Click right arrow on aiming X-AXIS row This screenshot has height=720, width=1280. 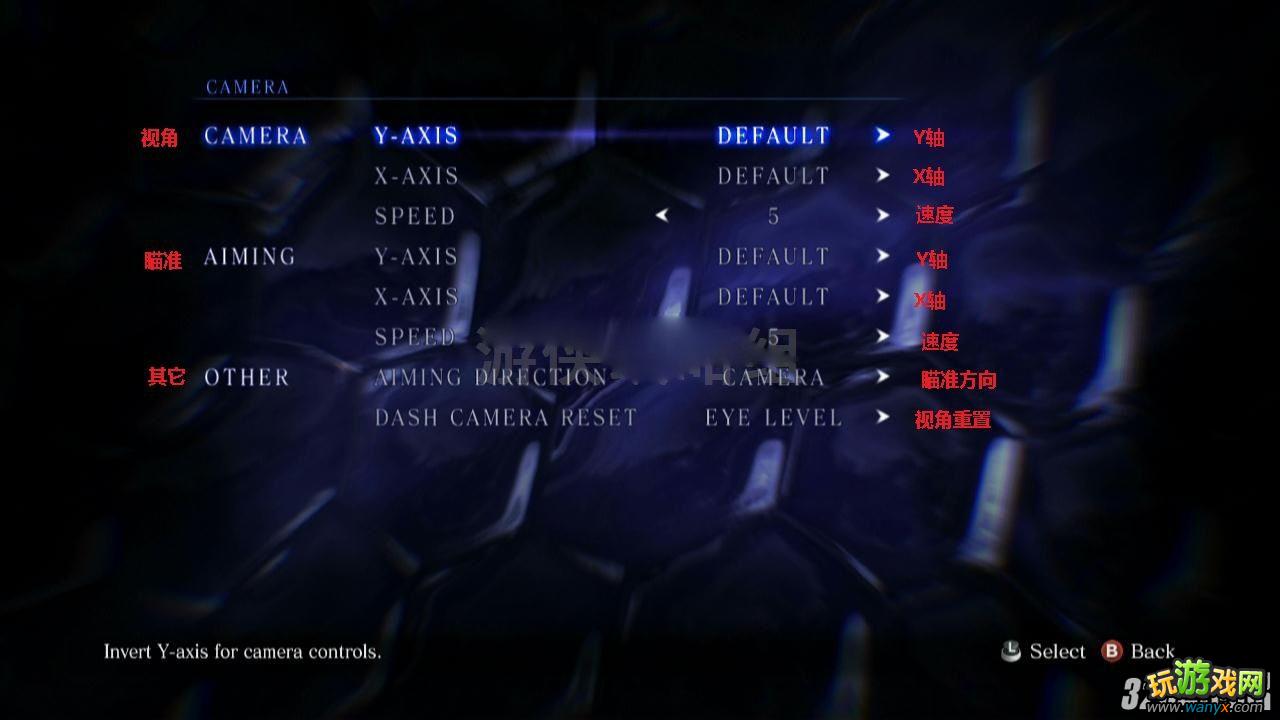[x=882, y=296]
